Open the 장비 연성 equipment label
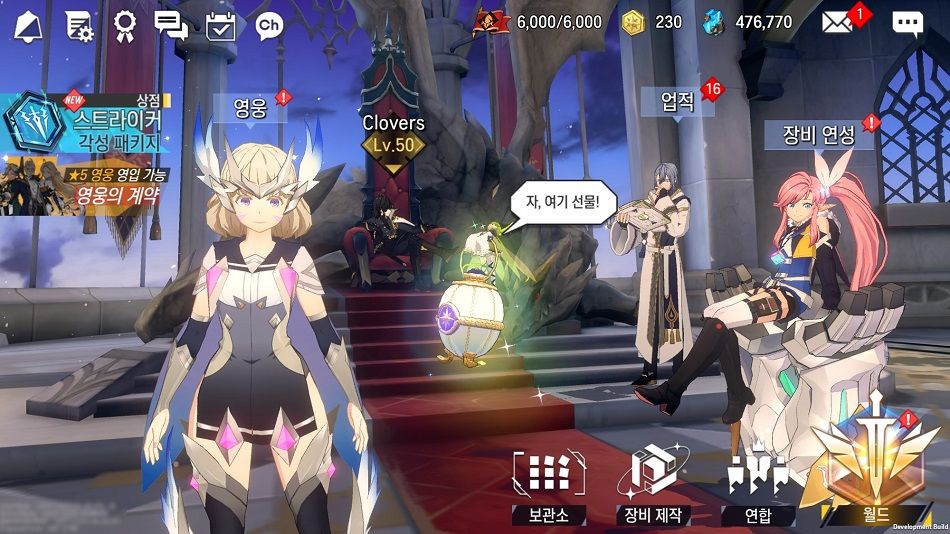 coord(818,134)
